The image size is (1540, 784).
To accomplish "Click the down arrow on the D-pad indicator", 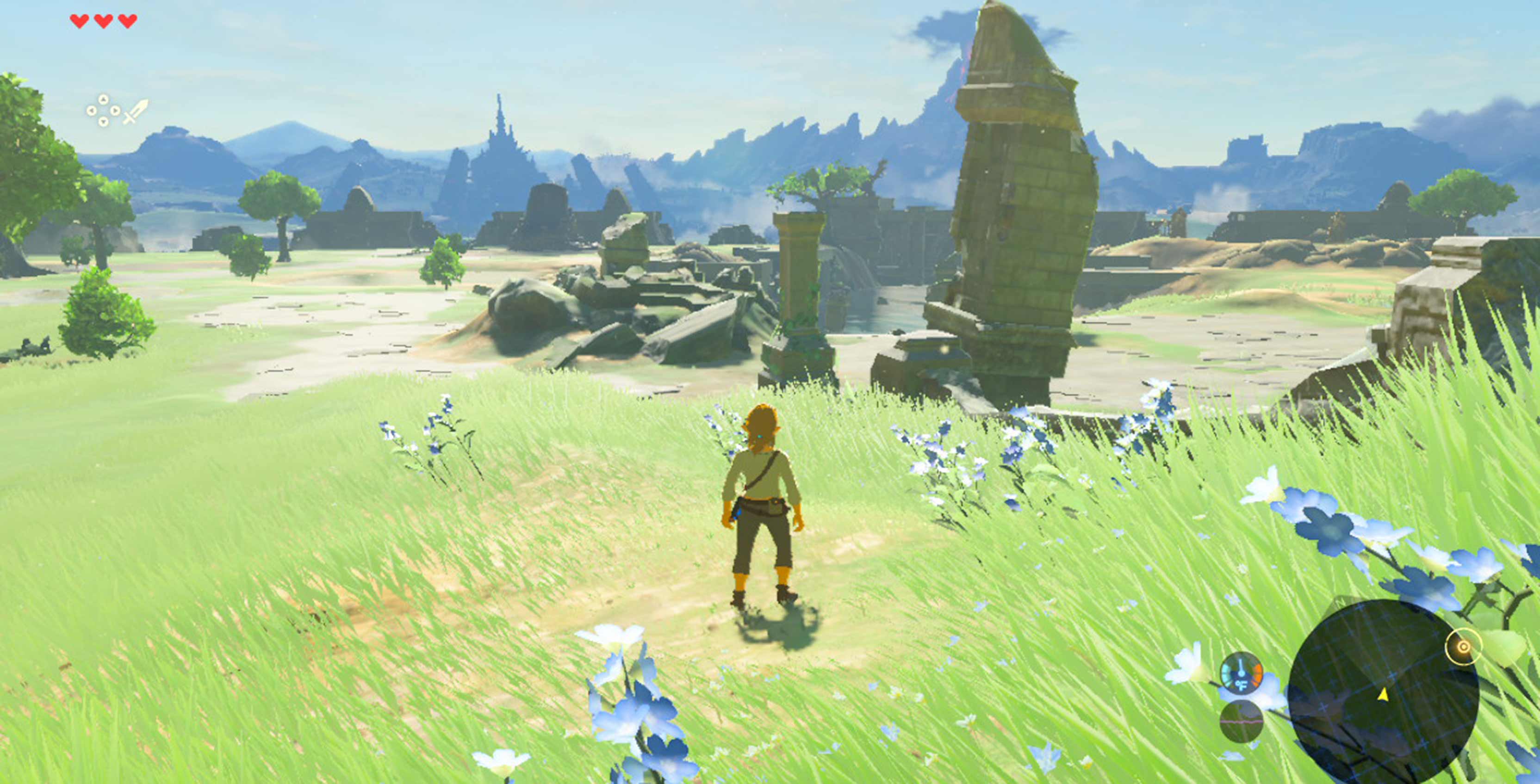I will click(104, 121).
